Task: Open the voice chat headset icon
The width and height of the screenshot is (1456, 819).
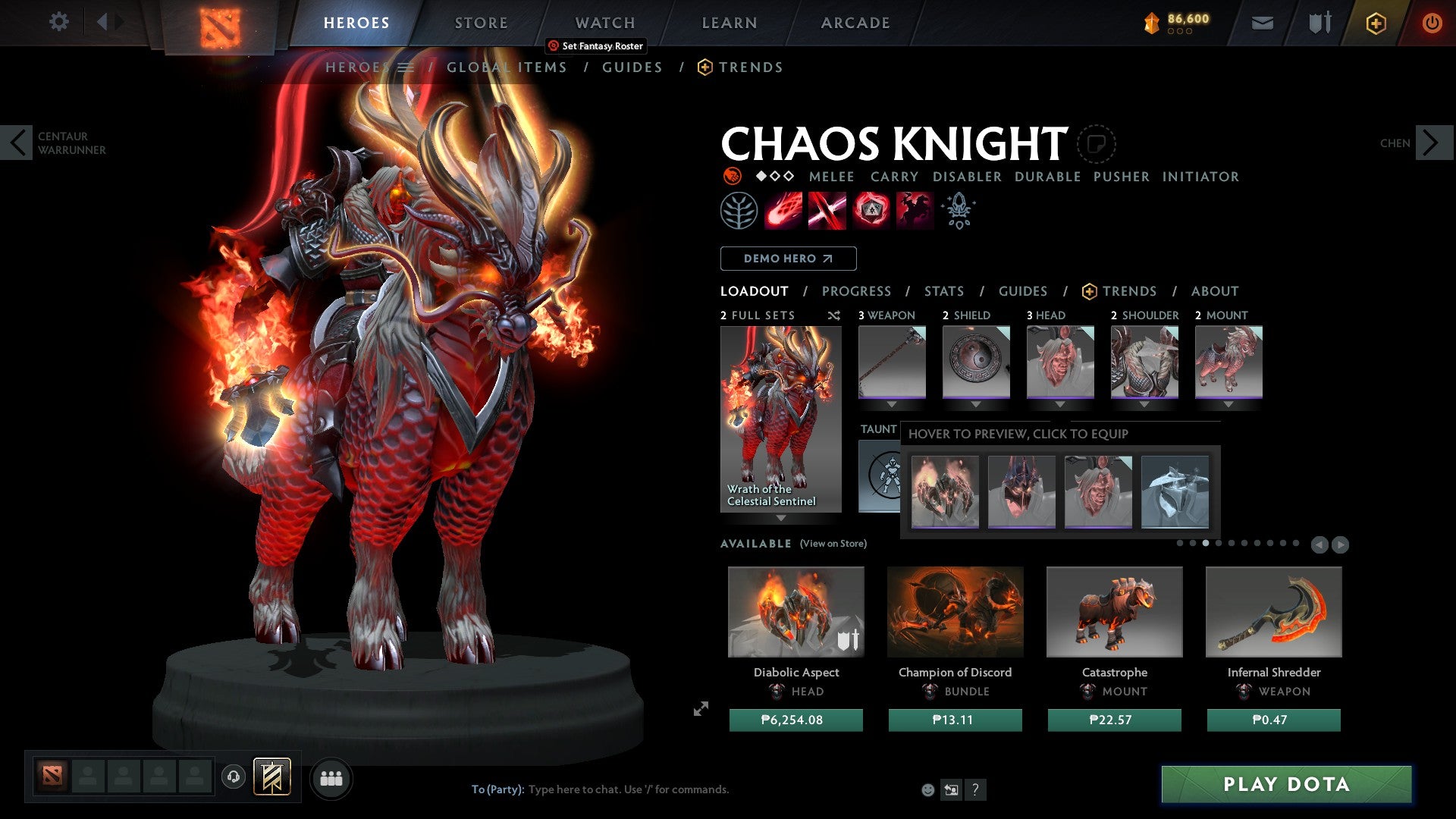Action: click(233, 778)
